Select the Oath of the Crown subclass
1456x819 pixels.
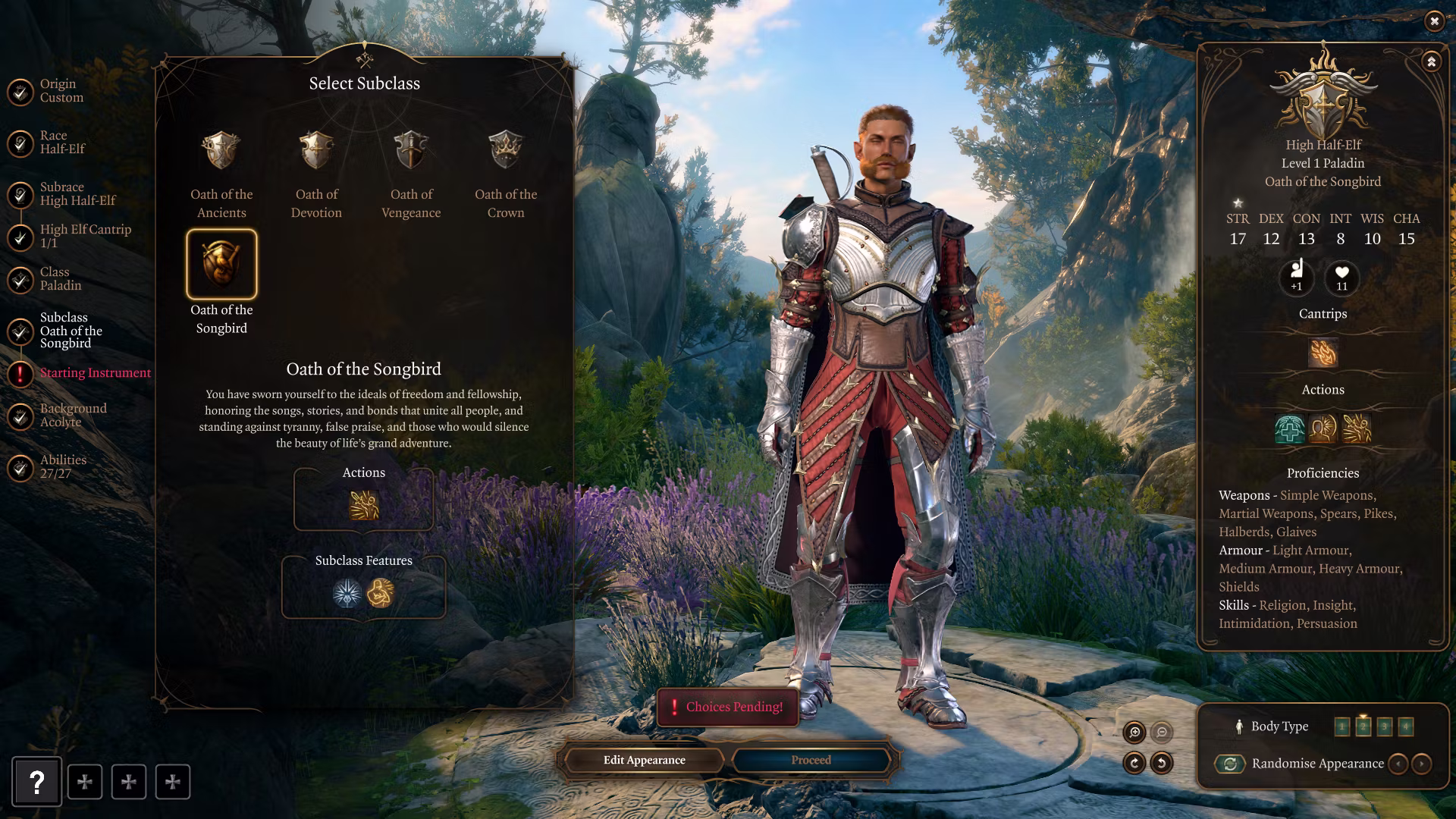(506, 151)
